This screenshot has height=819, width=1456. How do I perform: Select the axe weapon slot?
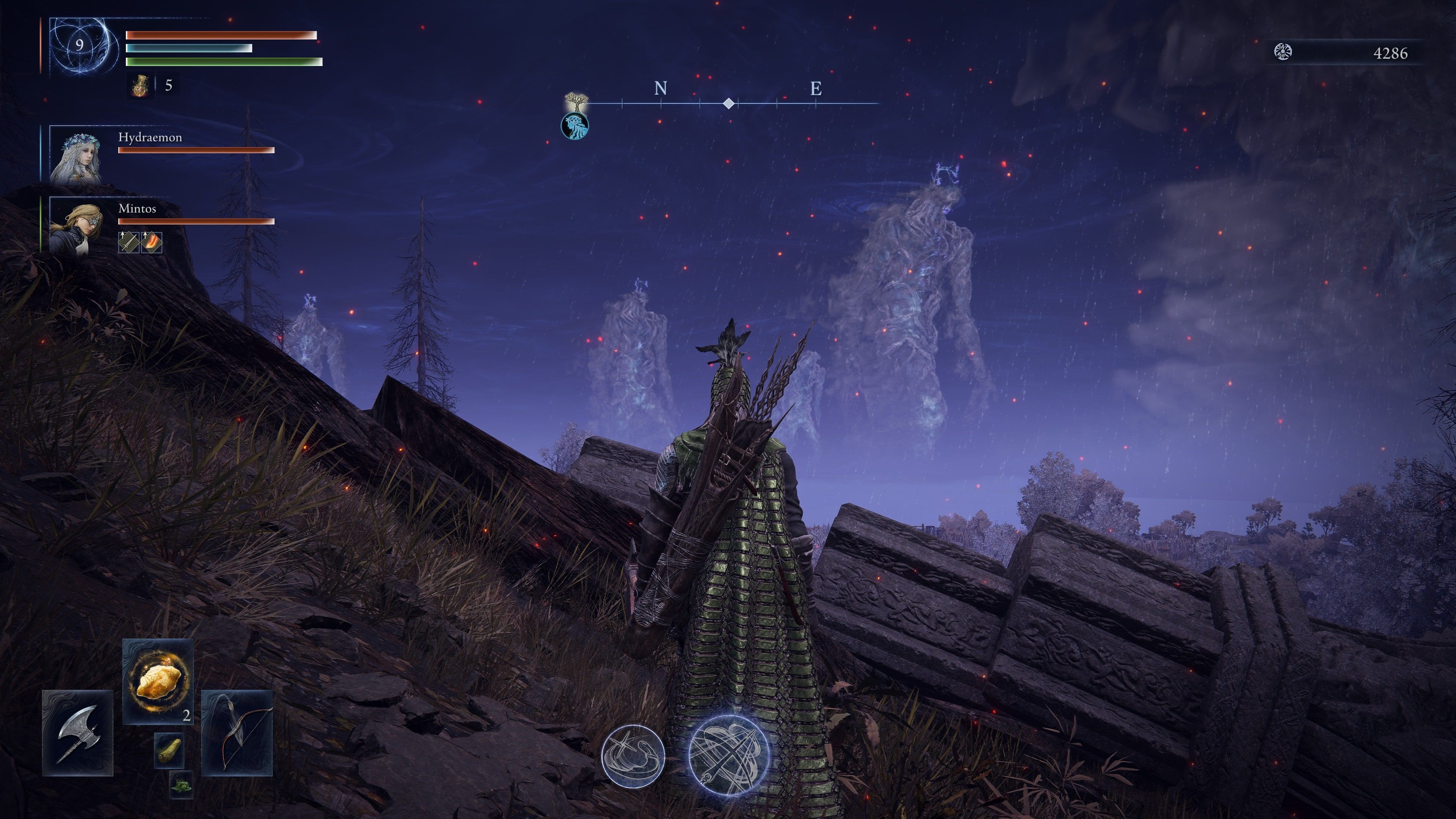pyautogui.click(x=77, y=733)
